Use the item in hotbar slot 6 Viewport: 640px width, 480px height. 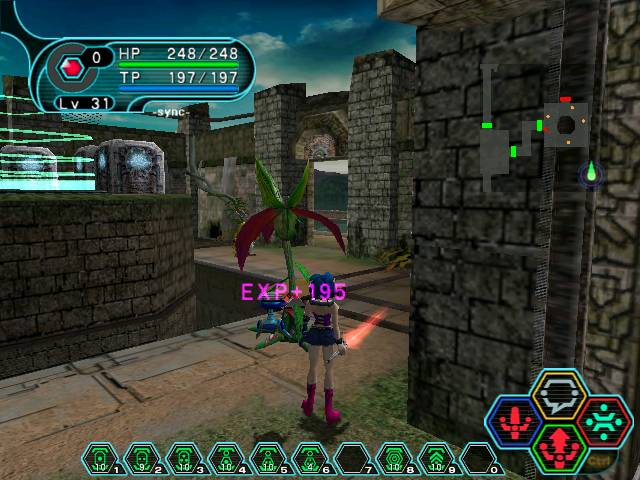310,459
